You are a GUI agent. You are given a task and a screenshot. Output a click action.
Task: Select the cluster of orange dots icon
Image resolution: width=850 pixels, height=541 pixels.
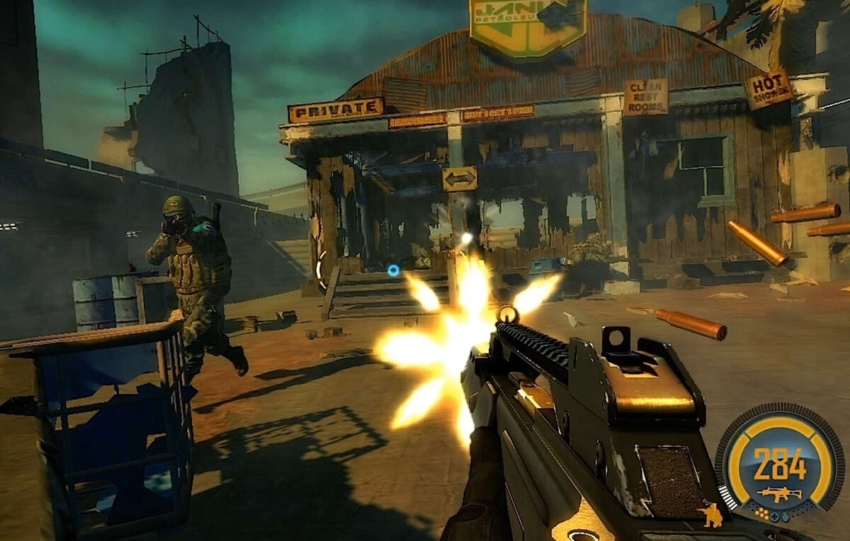[x=761, y=514]
